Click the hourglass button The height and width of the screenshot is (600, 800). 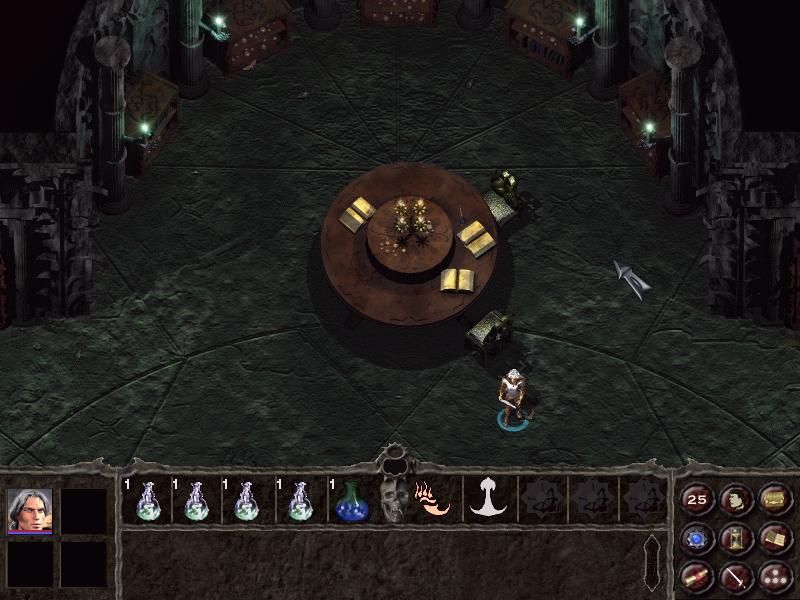coord(735,538)
